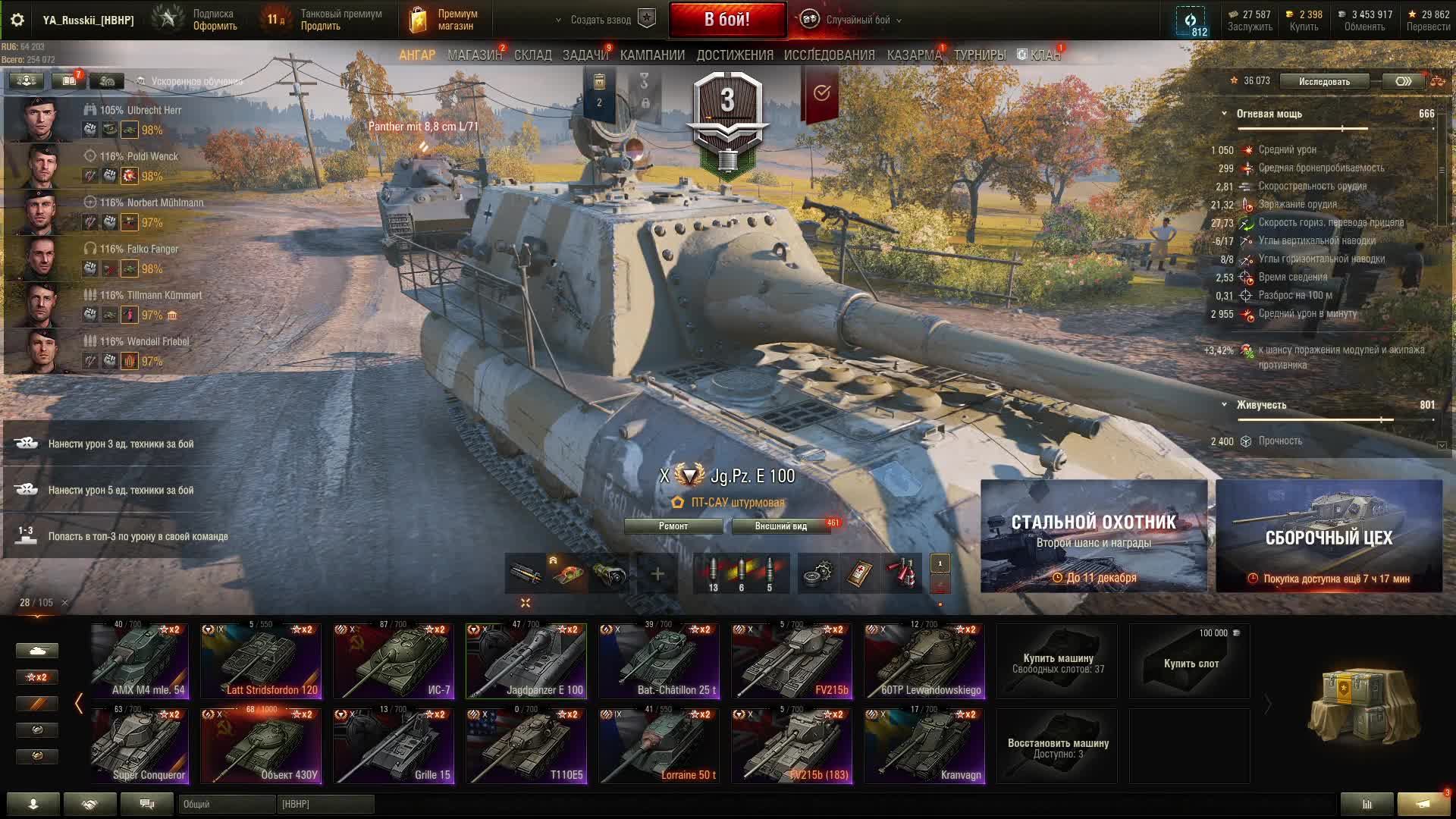Open Внешний вид customization
This screenshot has height=819, width=1456.
tap(780, 526)
